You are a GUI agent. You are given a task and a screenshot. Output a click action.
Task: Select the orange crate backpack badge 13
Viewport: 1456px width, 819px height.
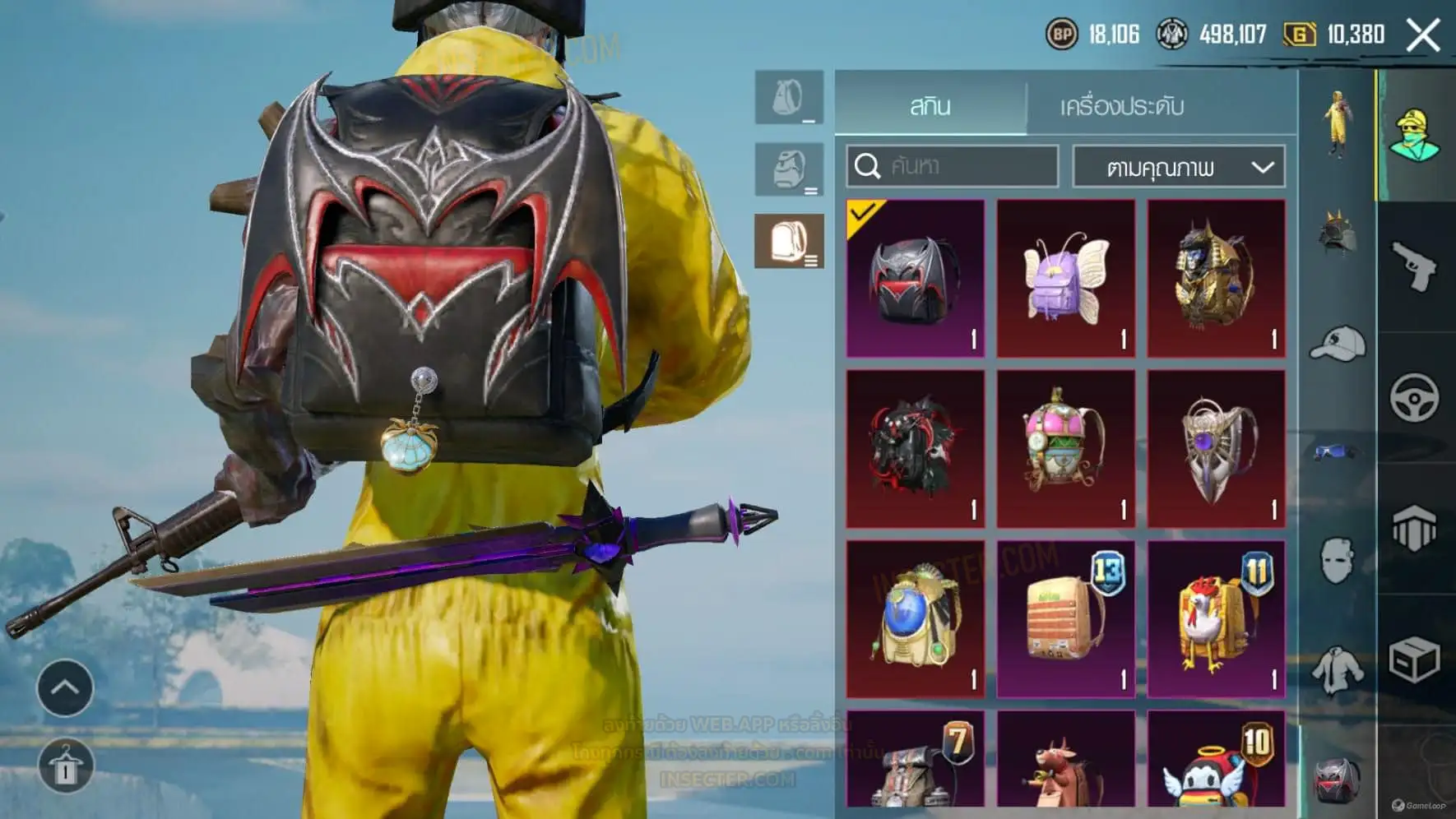click(x=1066, y=618)
